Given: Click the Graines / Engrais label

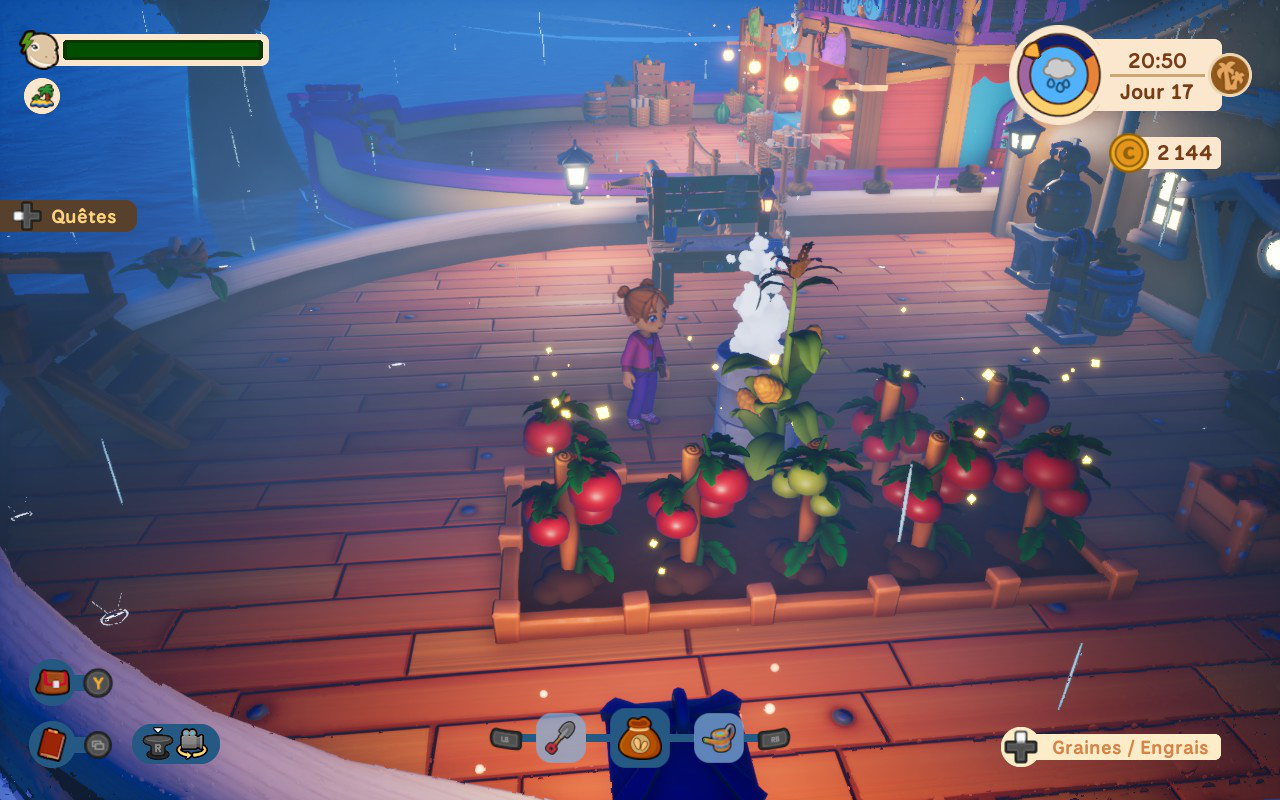Looking at the screenshot, I should point(1129,747).
